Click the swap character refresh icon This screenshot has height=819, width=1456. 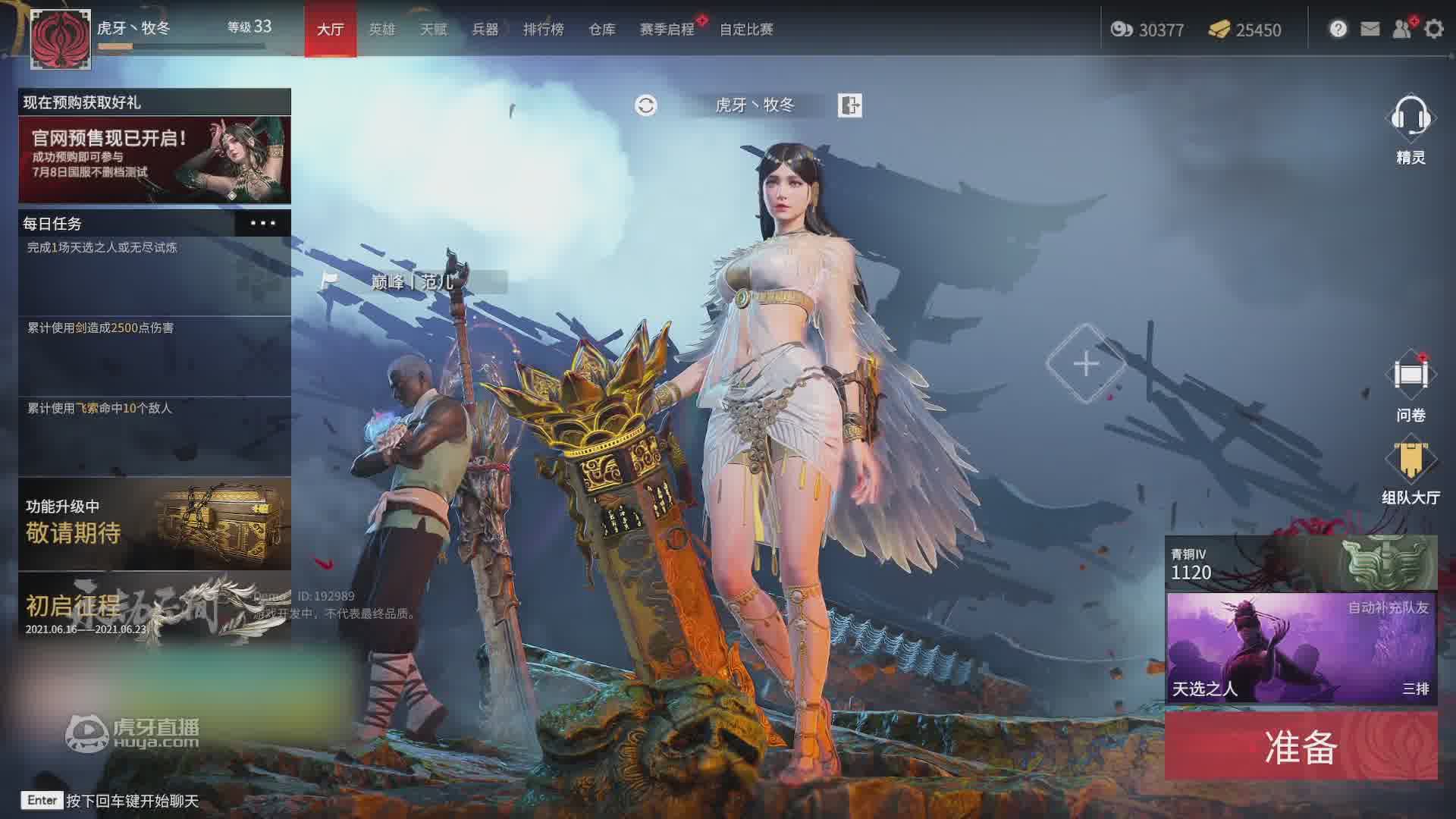[x=645, y=105]
